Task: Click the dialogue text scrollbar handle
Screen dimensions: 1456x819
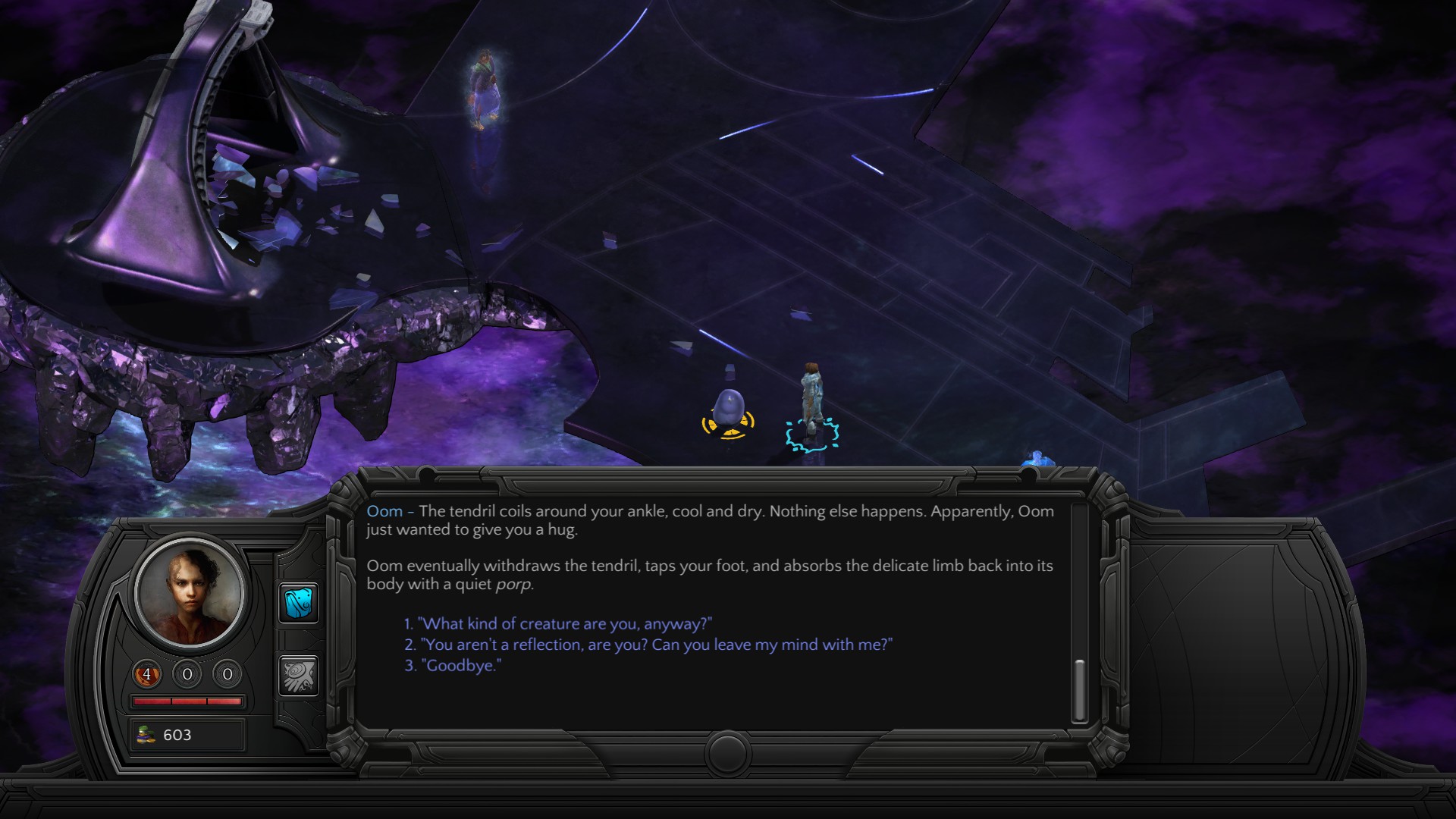Action: [x=1079, y=689]
